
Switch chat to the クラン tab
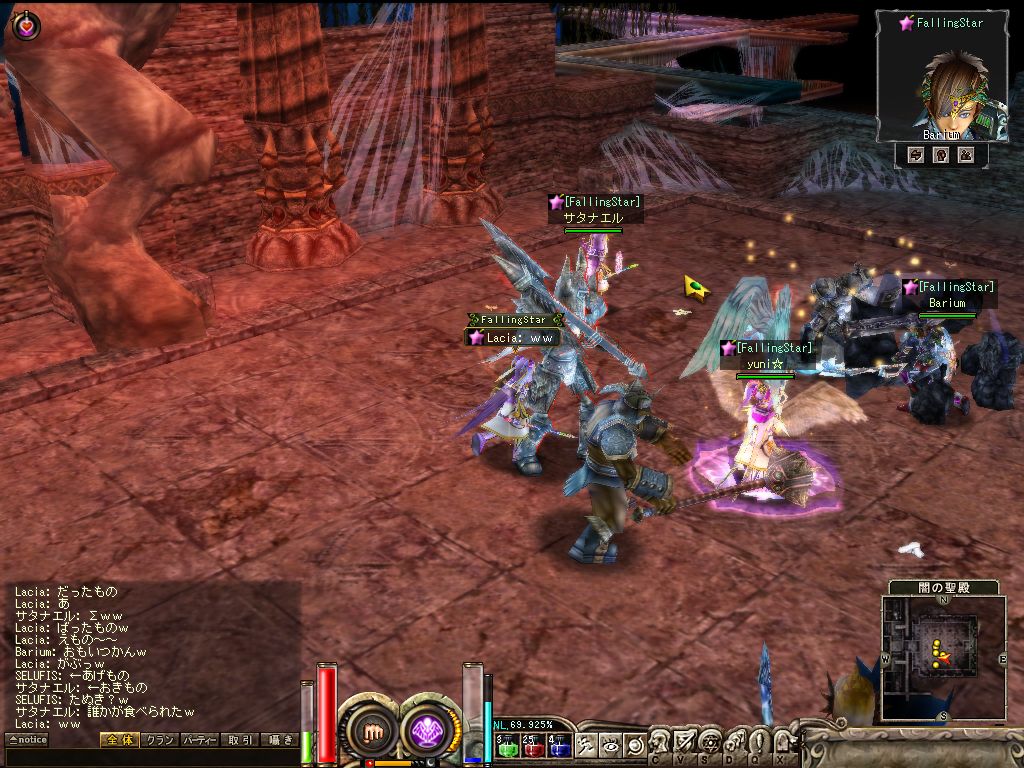[159, 740]
